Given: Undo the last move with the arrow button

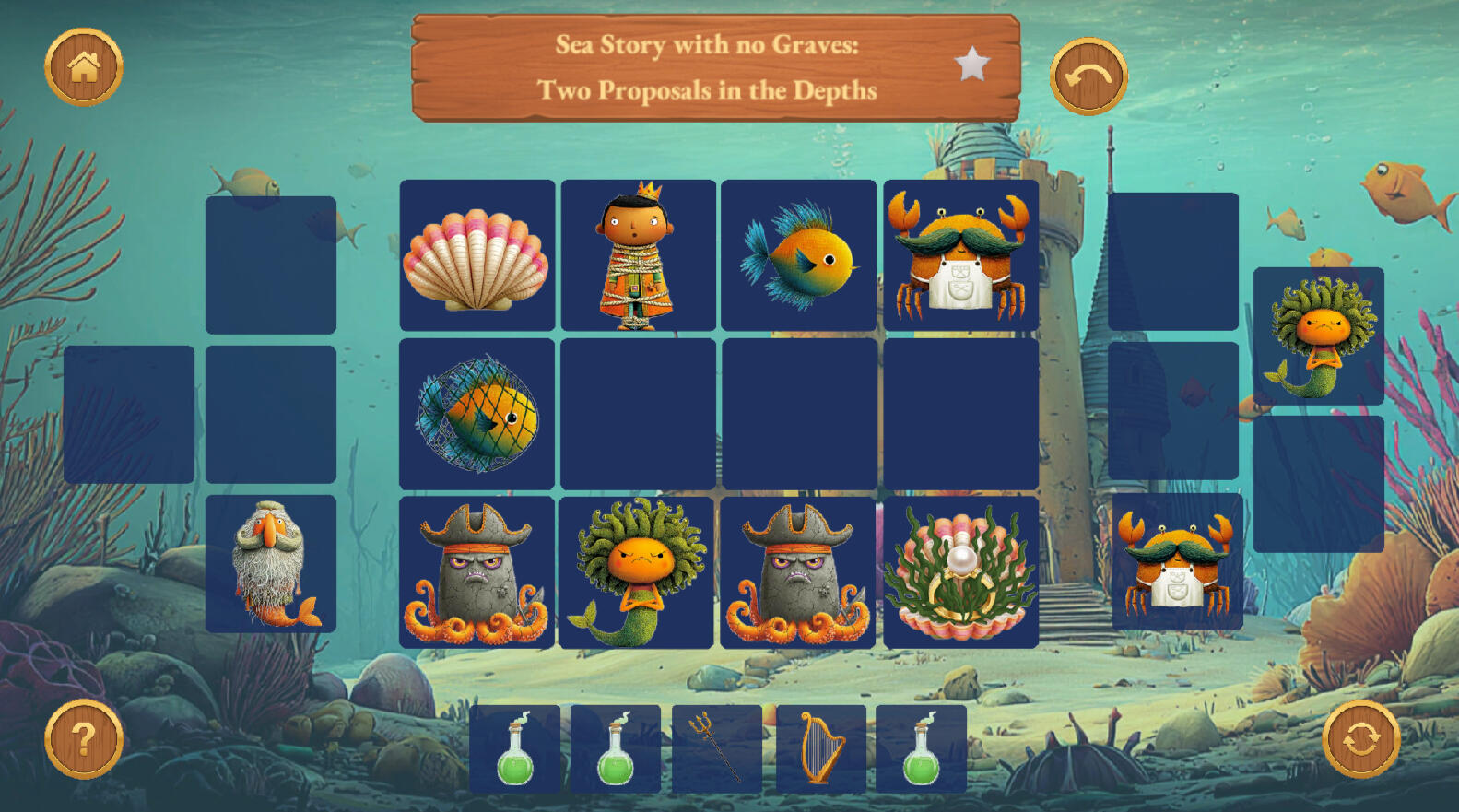Looking at the screenshot, I should pos(1088,76).
